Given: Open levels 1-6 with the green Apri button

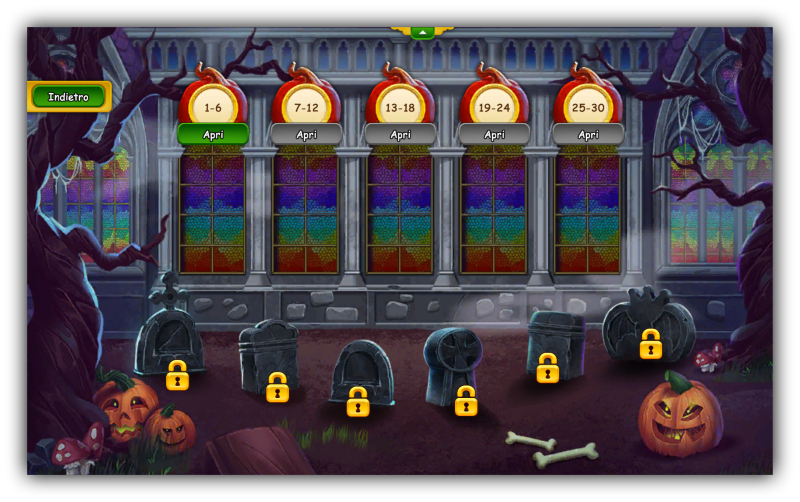Looking at the screenshot, I should tap(213, 134).
